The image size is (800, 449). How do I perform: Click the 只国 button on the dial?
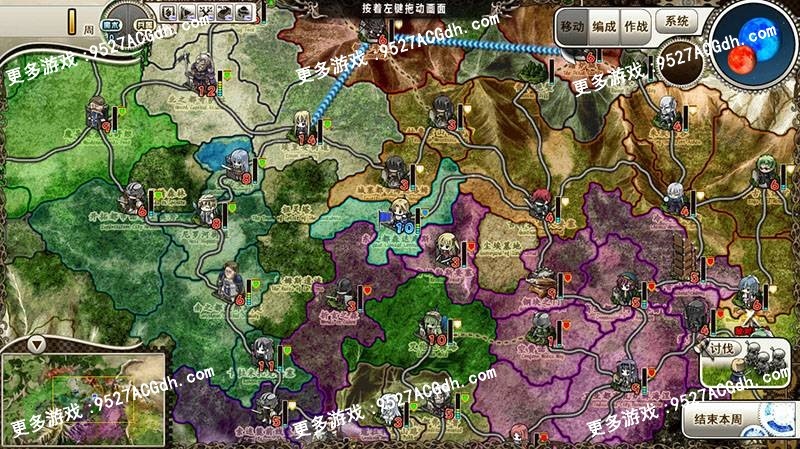pos(142,23)
